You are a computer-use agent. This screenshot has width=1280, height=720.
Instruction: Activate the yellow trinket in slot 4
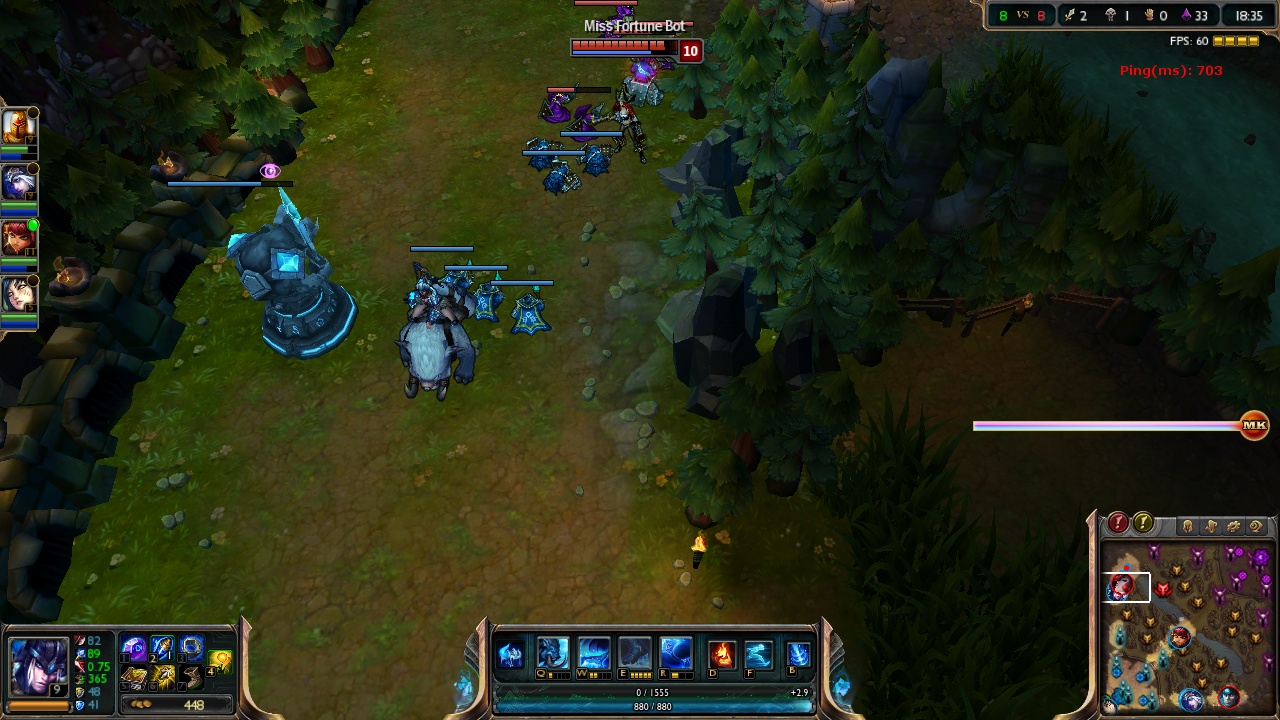[220, 661]
